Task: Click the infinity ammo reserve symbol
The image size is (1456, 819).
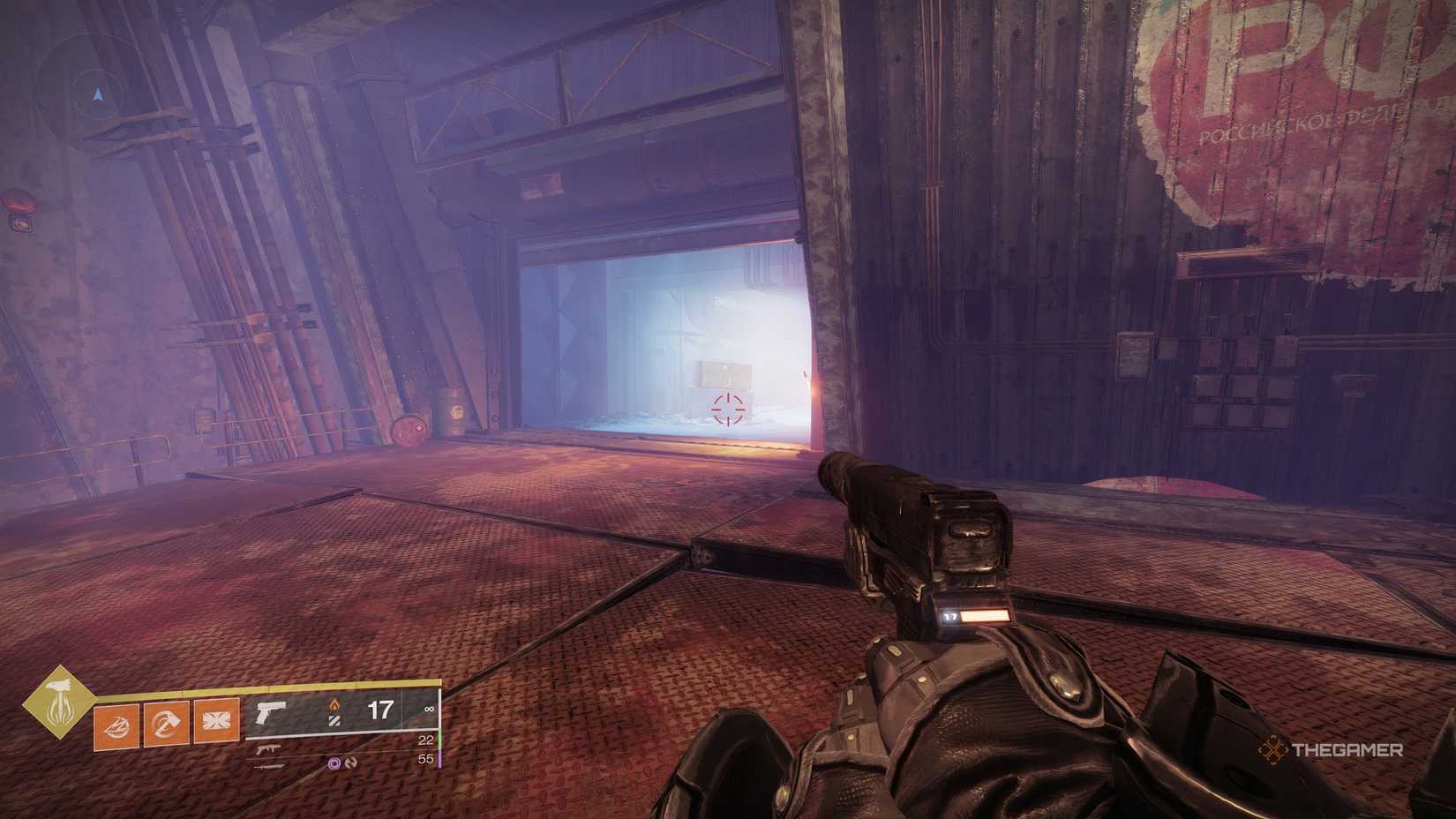Action: coord(429,709)
